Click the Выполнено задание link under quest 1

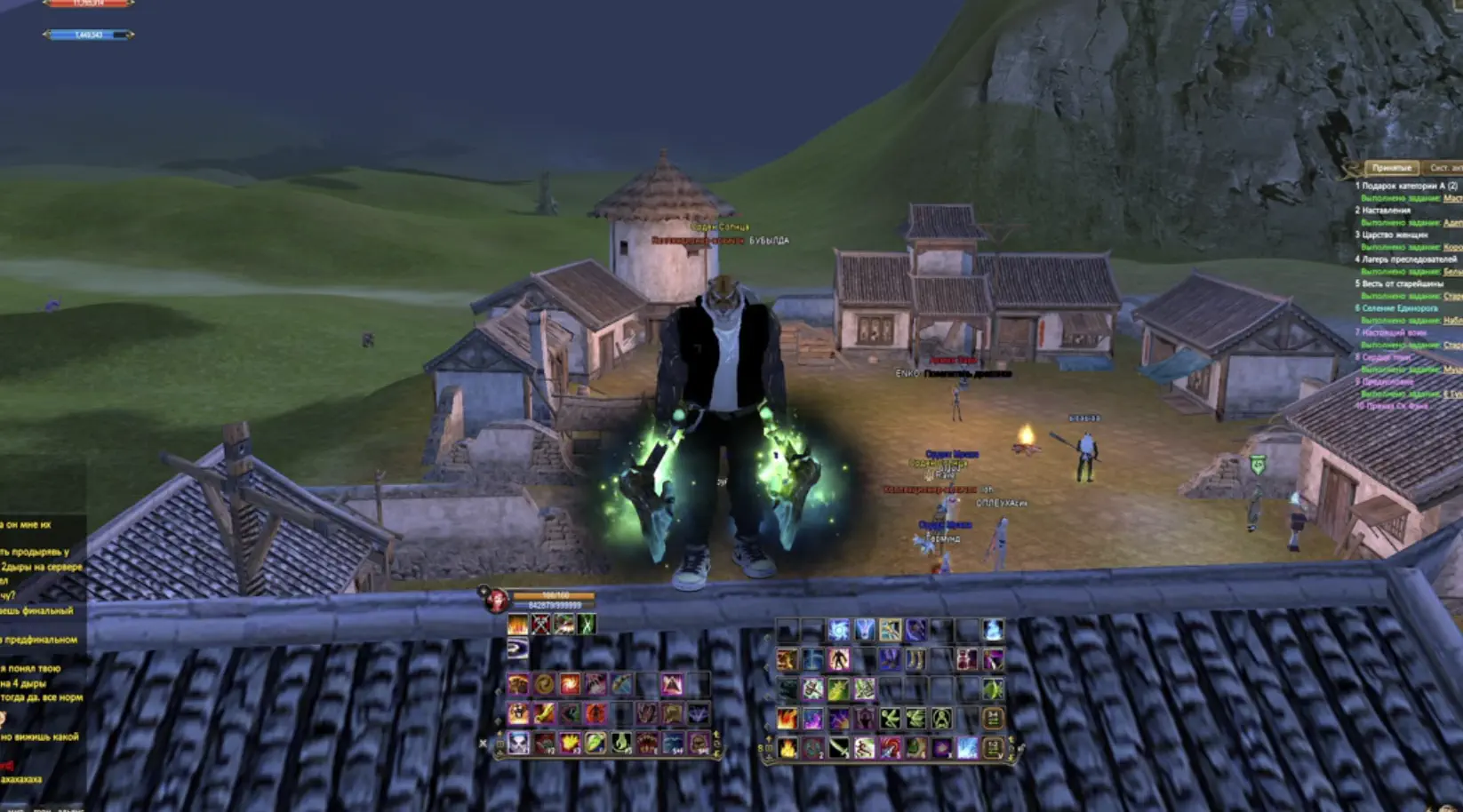pyautogui.click(x=1401, y=198)
